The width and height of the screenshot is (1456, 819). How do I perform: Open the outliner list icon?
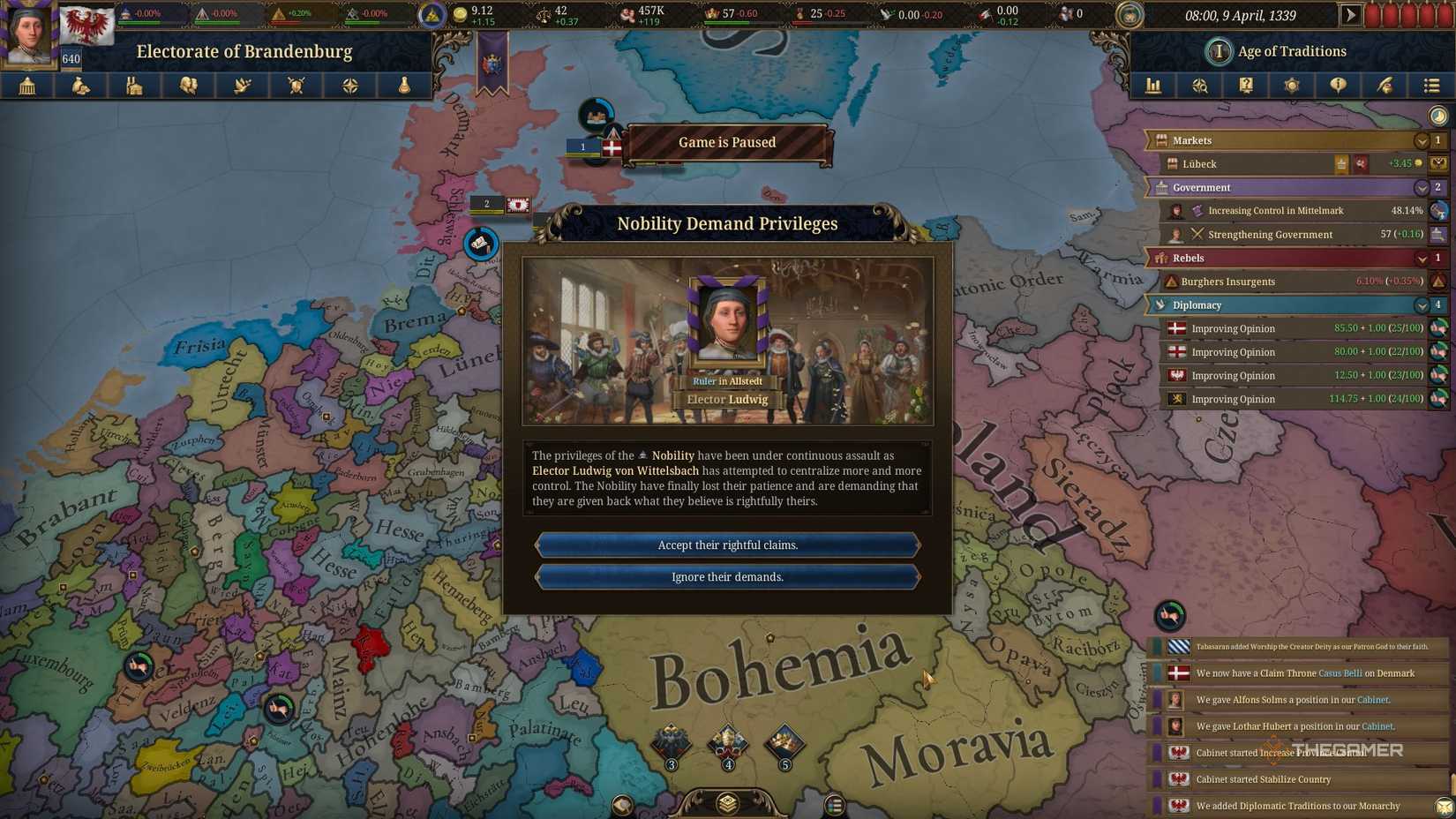pos(1431,86)
